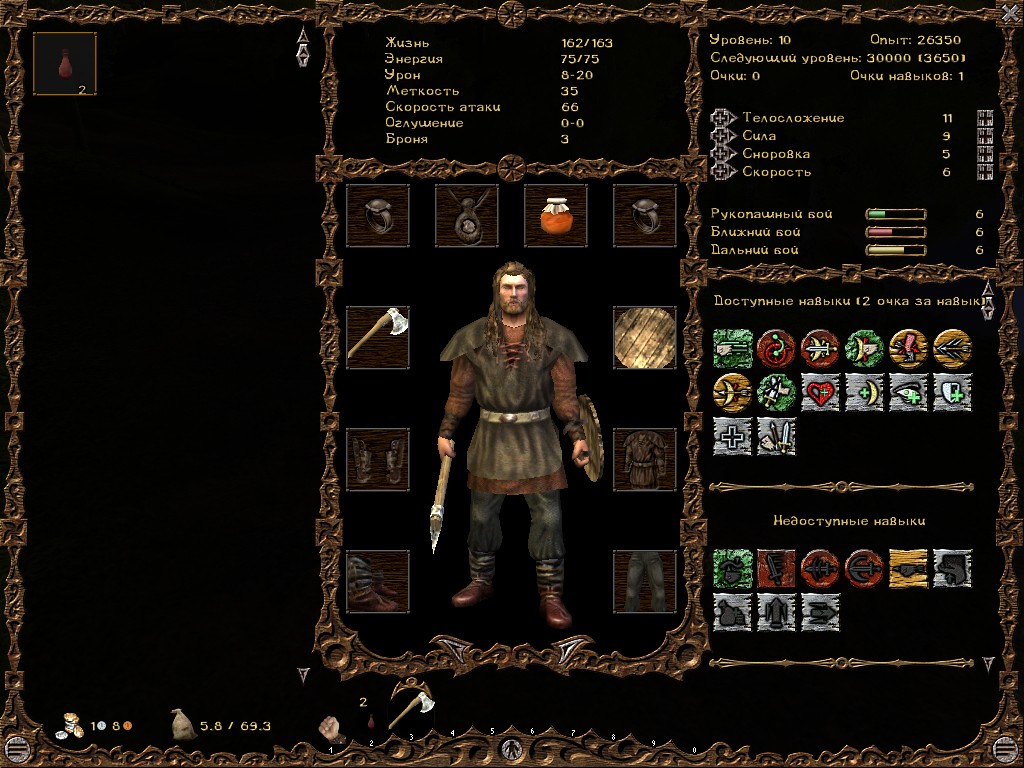This screenshot has height=768, width=1024.
Task: Click the orange potion jar slot
Action: pyautogui.click(x=555, y=216)
